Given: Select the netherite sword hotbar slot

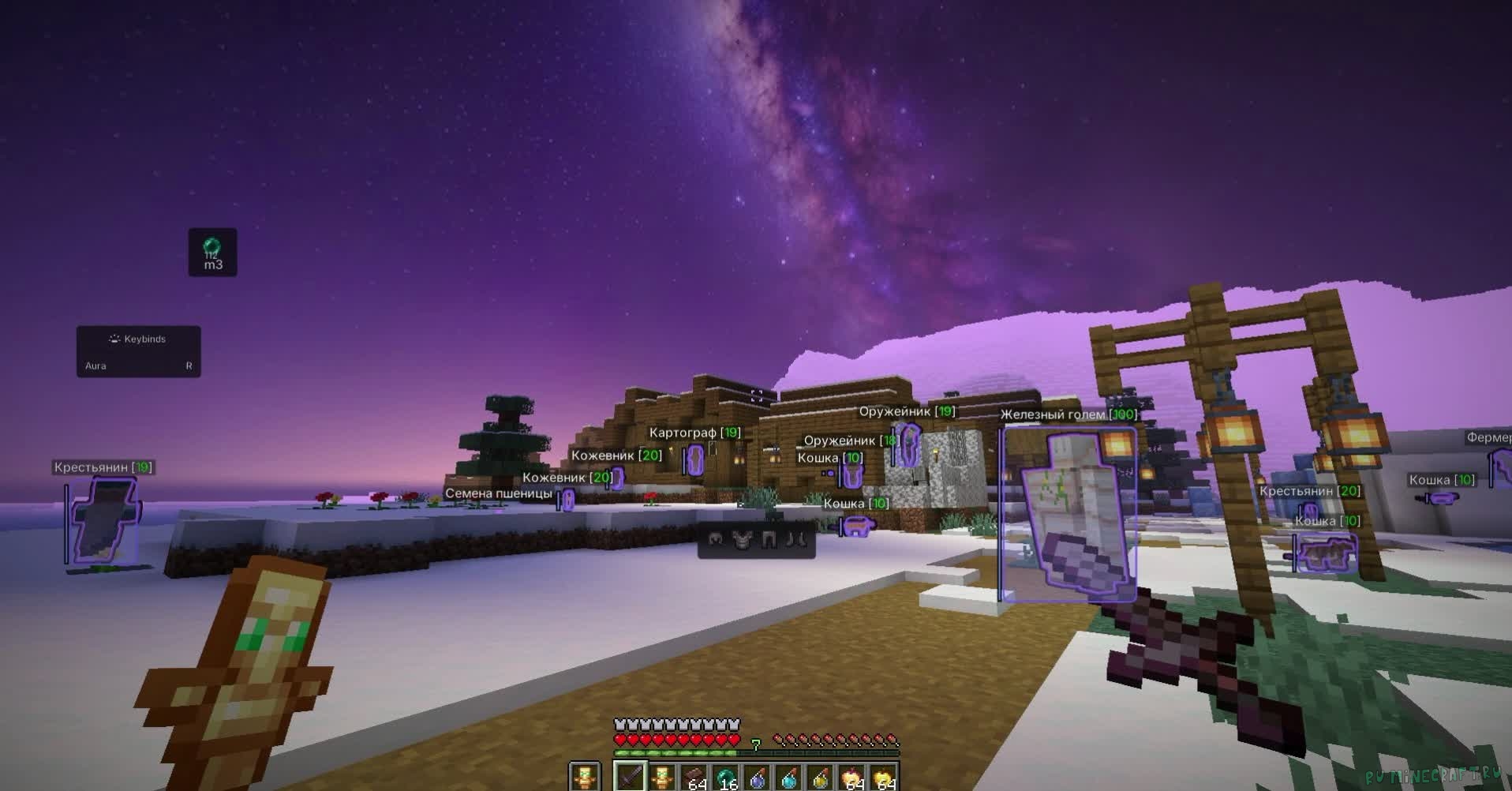Looking at the screenshot, I should pos(630,778).
